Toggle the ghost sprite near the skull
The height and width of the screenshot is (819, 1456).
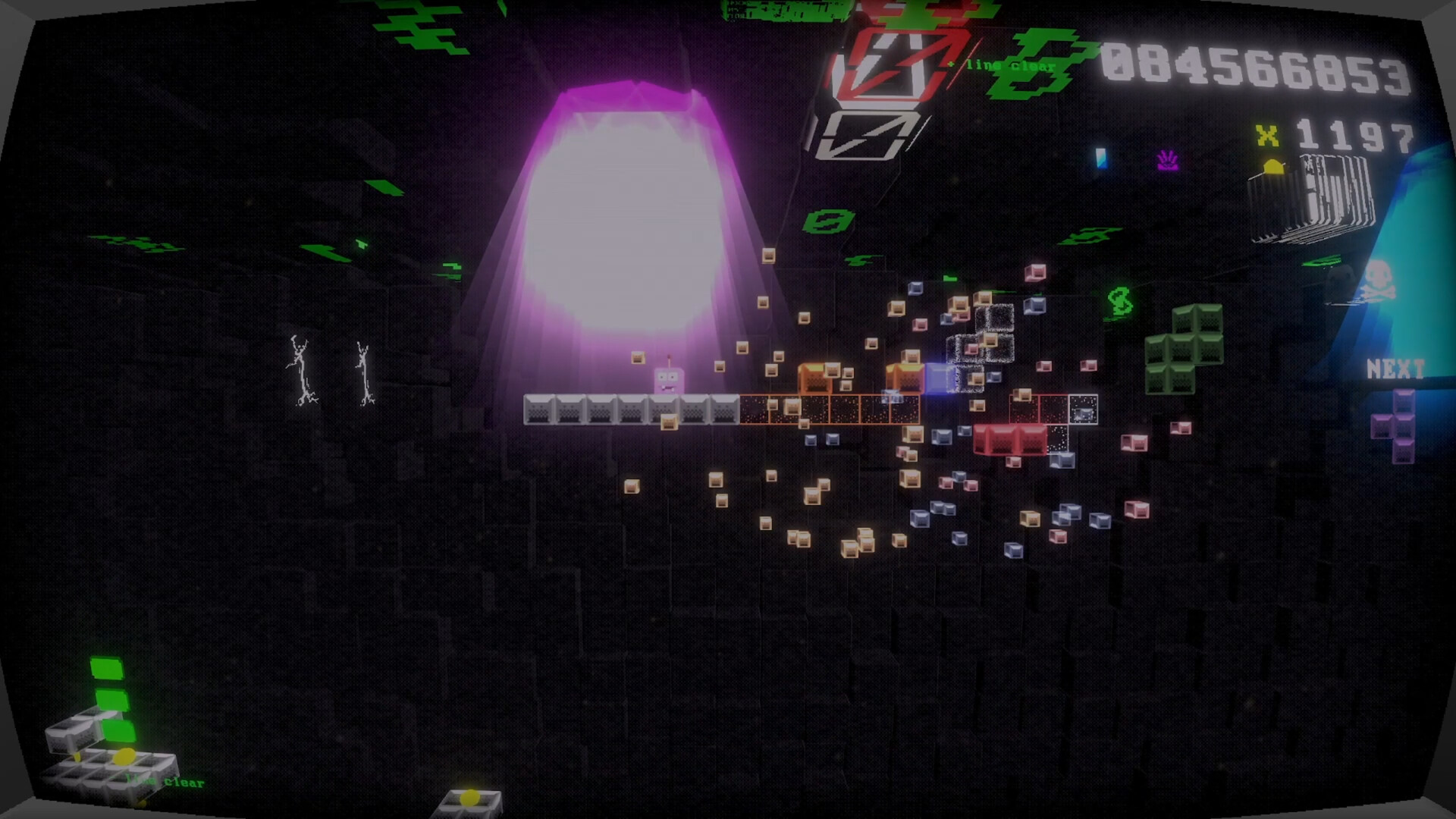1341,280
